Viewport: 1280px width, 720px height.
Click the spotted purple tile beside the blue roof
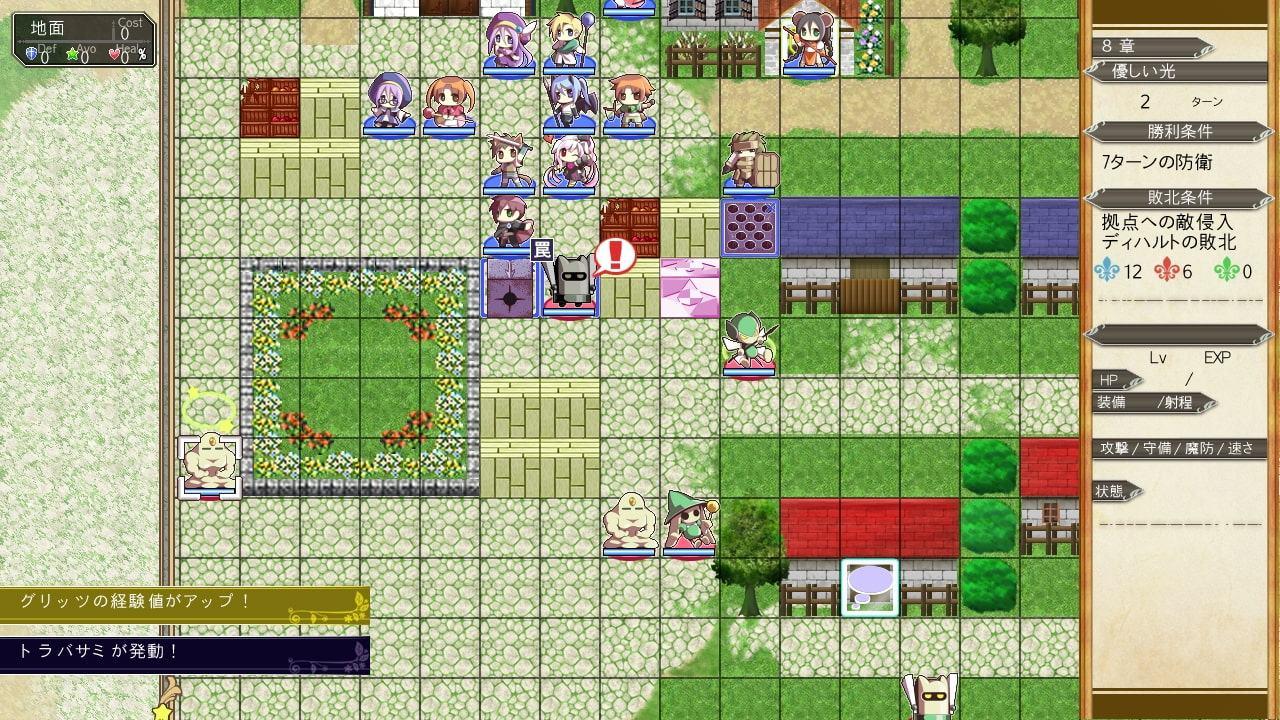(x=750, y=228)
